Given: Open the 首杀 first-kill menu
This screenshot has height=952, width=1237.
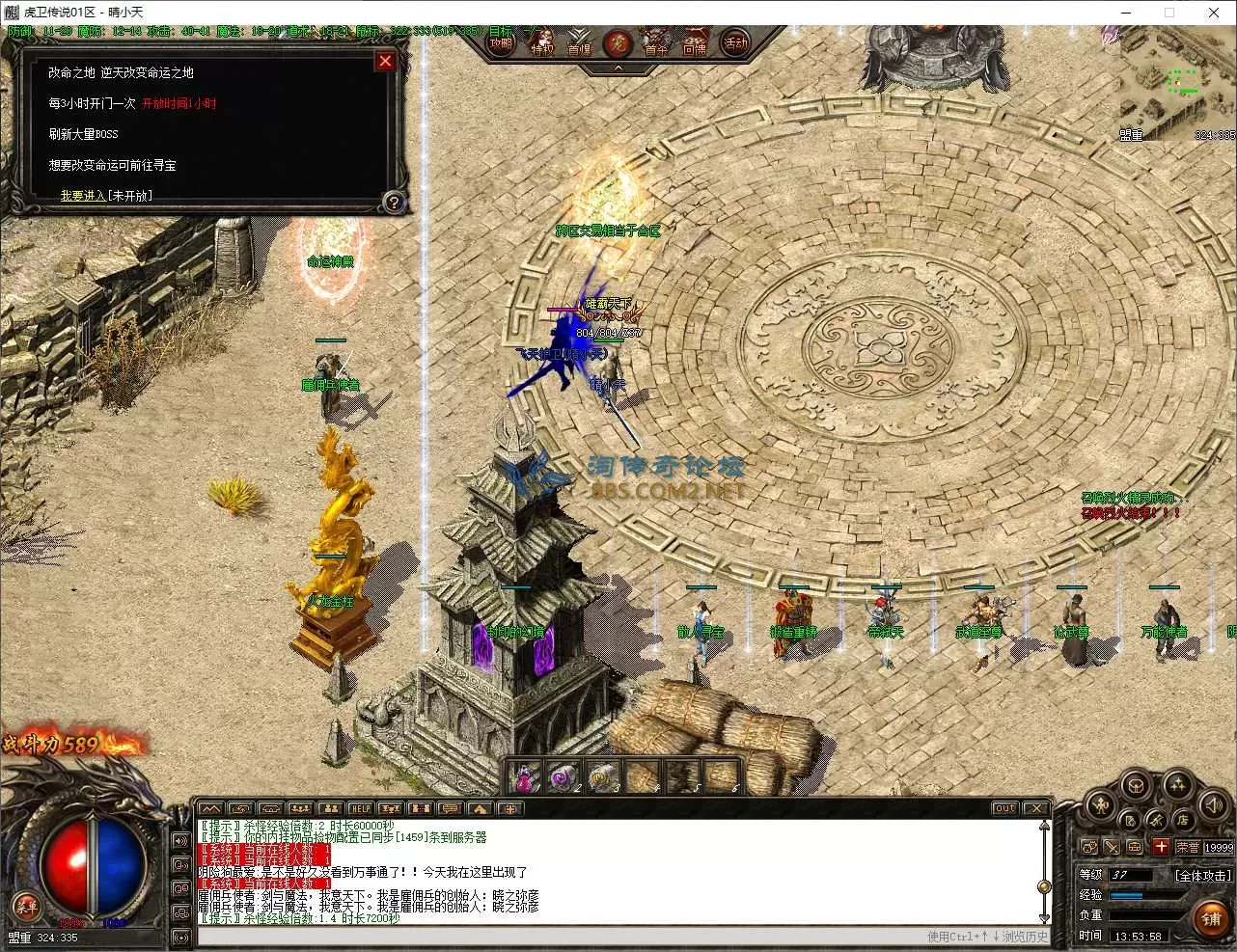Looking at the screenshot, I should click(x=656, y=44).
